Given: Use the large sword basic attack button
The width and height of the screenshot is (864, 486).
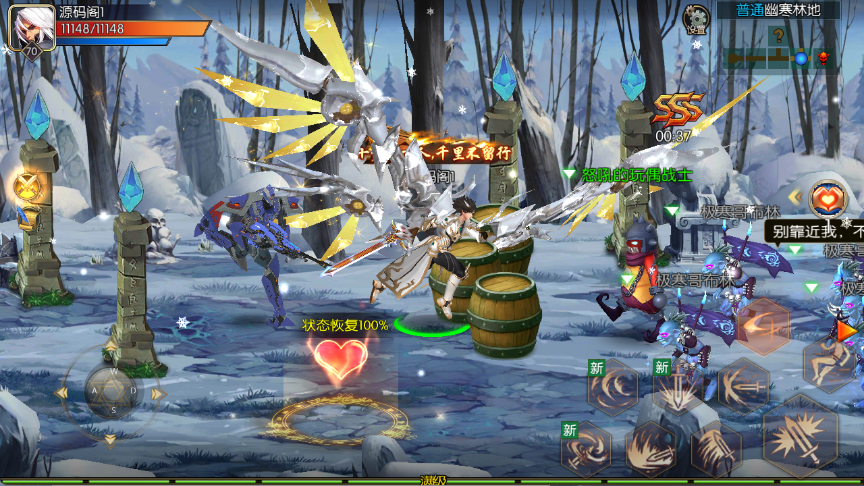Looking at the screenshot, I should tap(801, 433).
